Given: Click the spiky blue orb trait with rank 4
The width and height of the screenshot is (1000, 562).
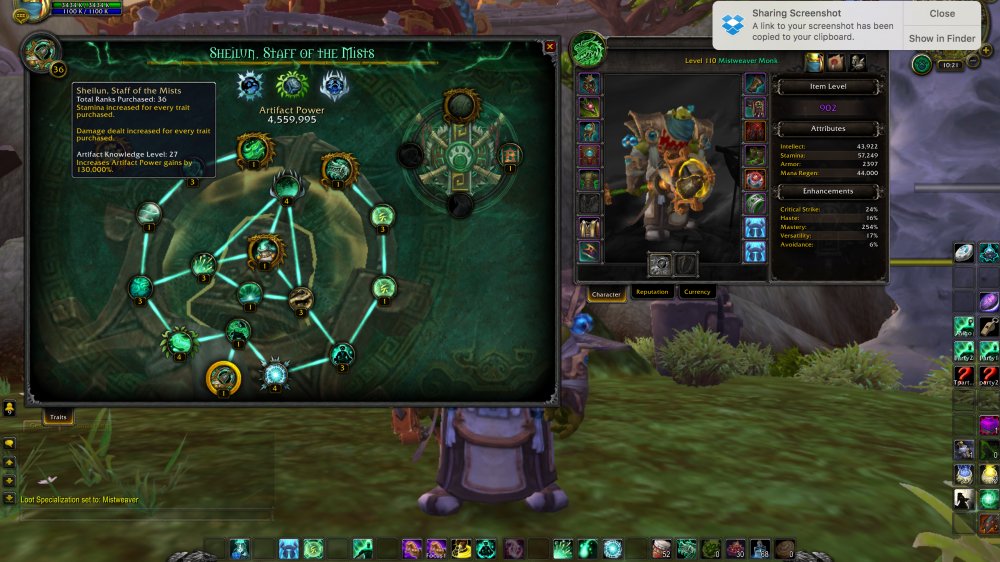Looking at the screenshot, I should (x=275, y=374).
